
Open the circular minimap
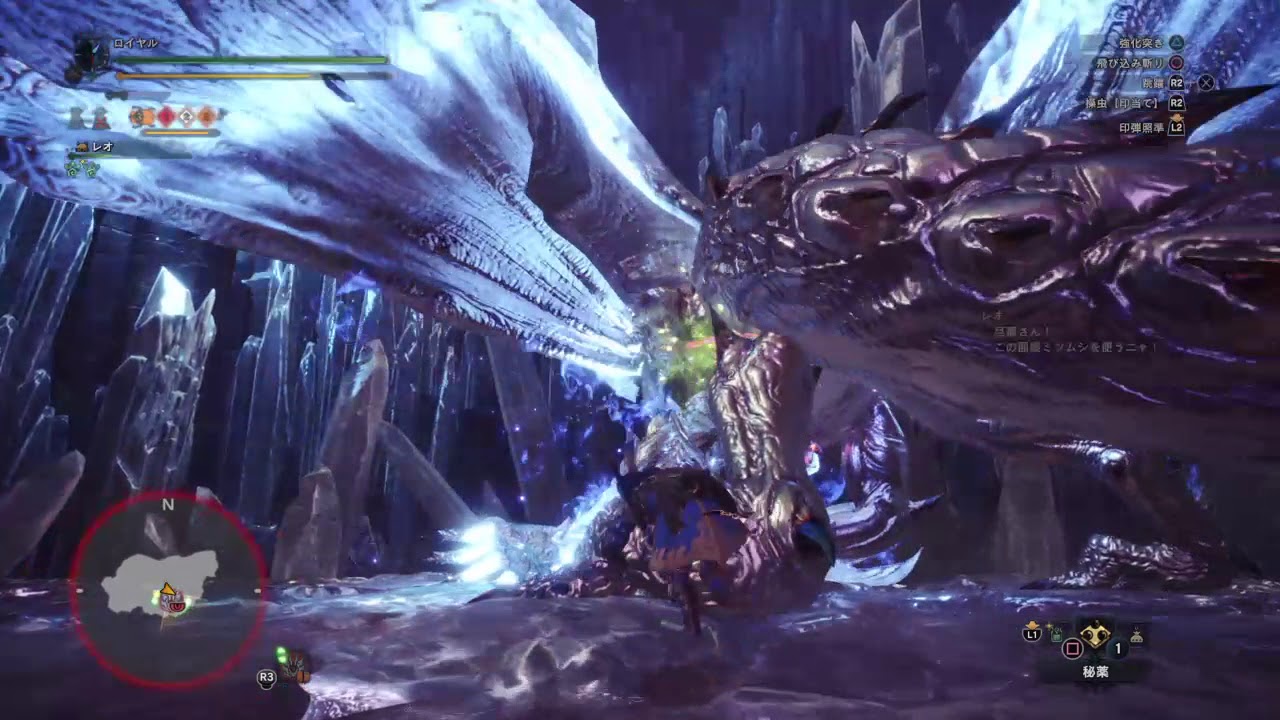coord(168,588)
